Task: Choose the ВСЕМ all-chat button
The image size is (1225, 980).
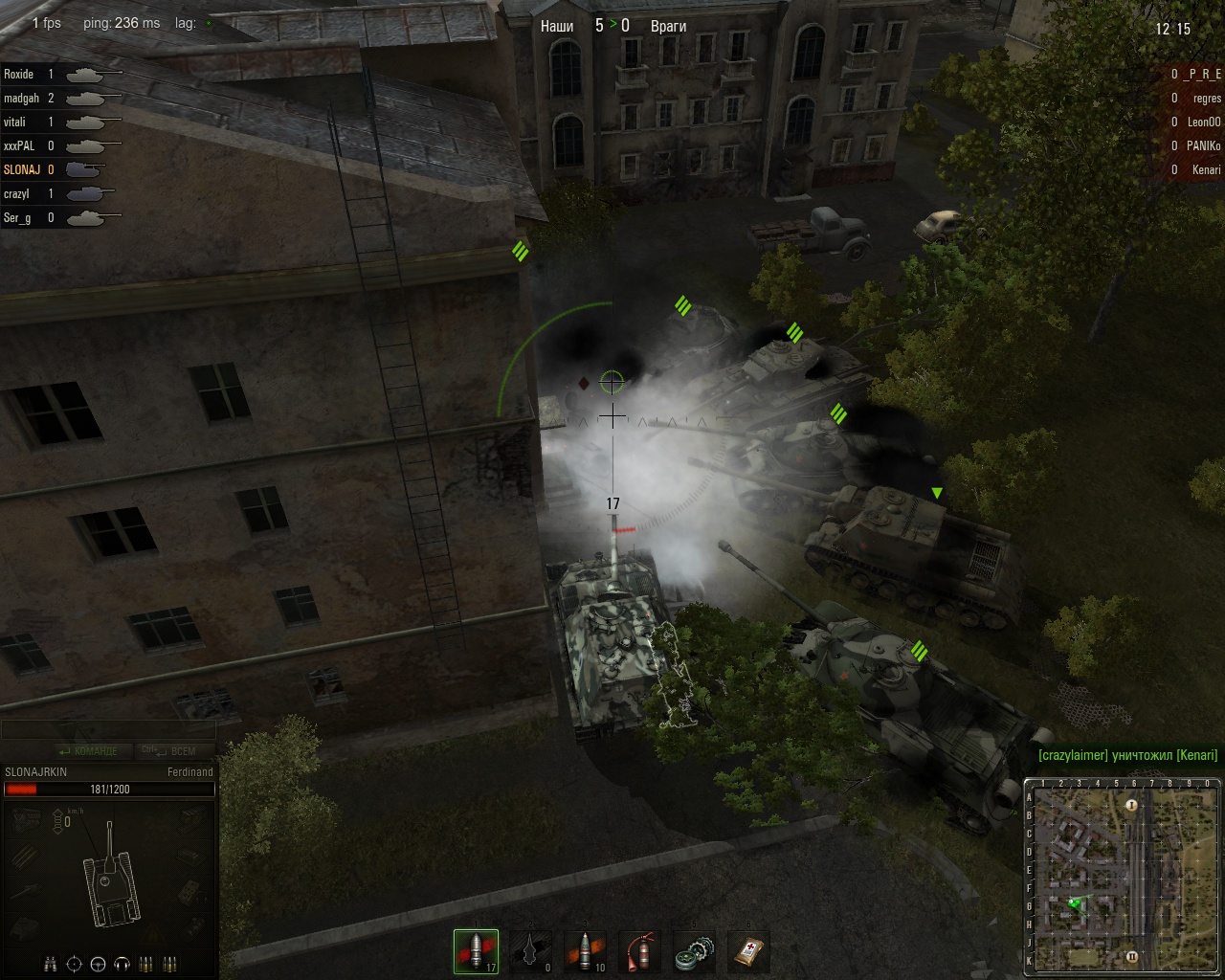Action: (x=172, y=751)
